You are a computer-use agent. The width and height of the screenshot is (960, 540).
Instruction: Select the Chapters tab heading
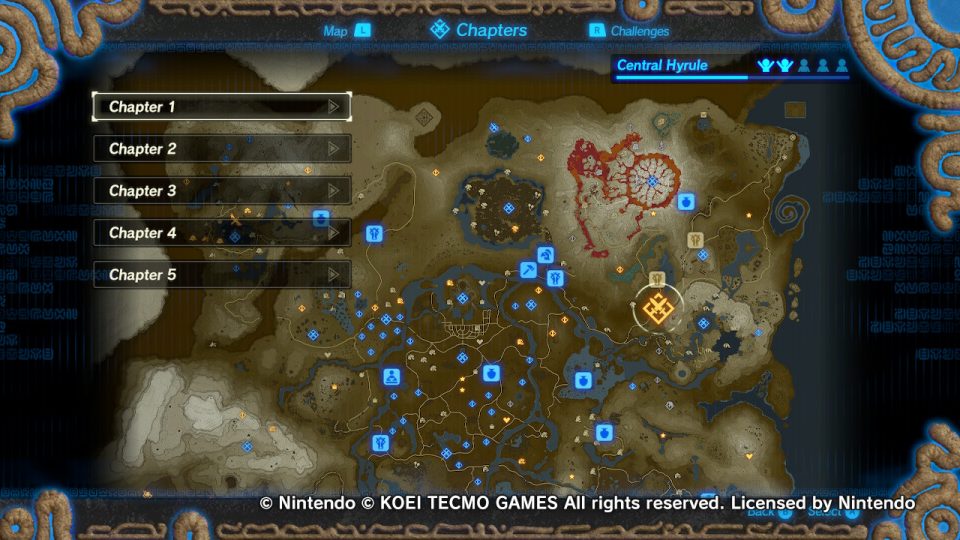(479, 30)
